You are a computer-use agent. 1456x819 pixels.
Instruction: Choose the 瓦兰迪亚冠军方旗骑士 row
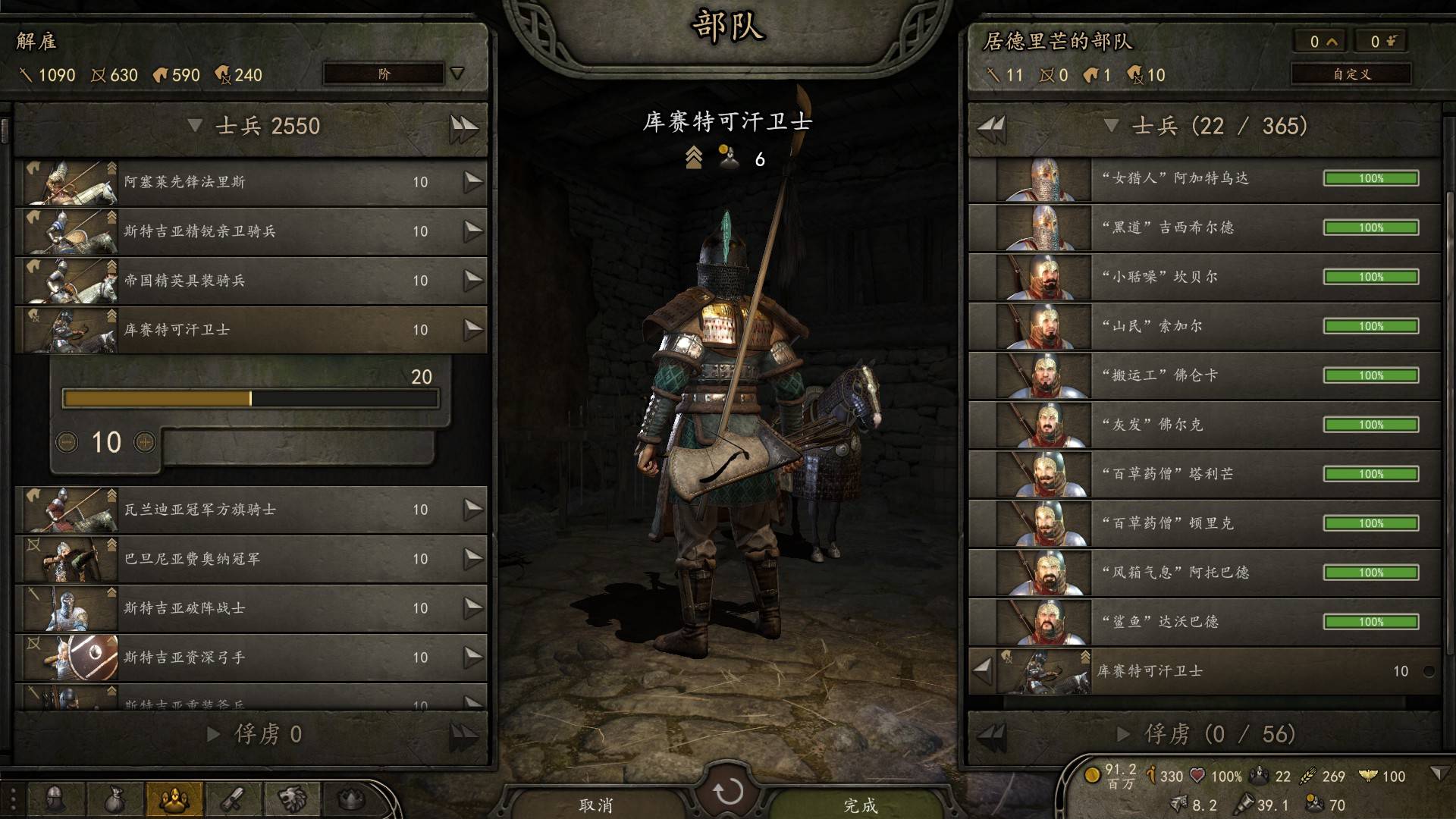click(x=250, y=510)
